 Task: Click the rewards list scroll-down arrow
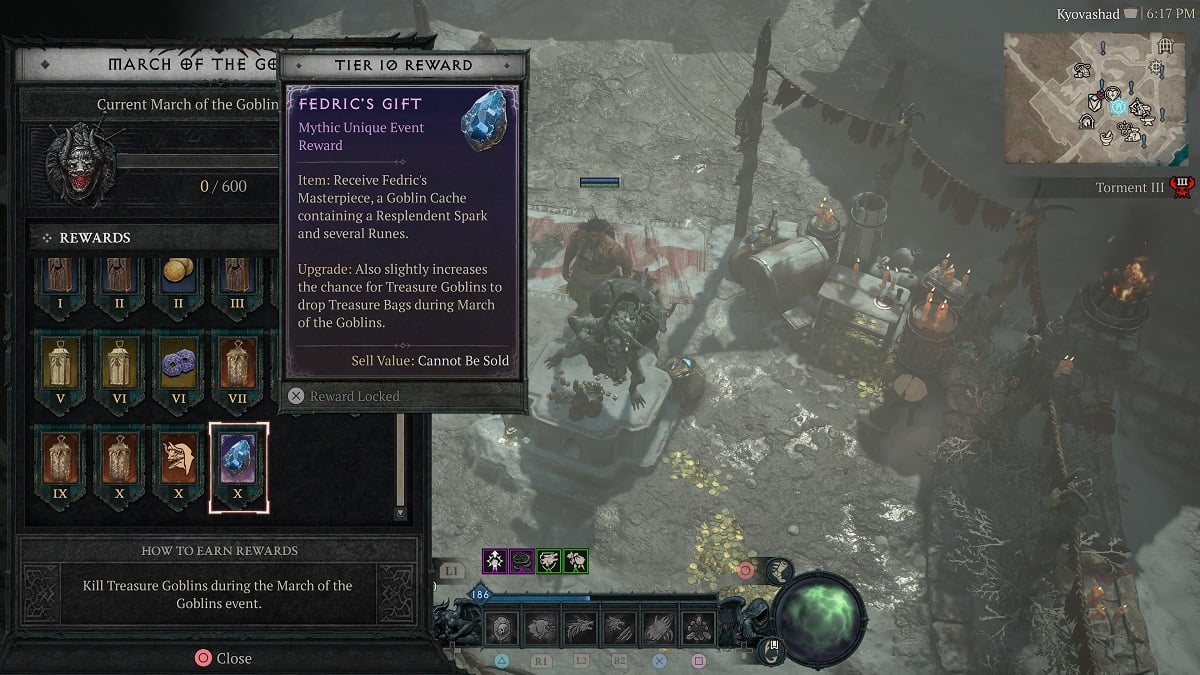pyautogui.click(x=400, y=513)
